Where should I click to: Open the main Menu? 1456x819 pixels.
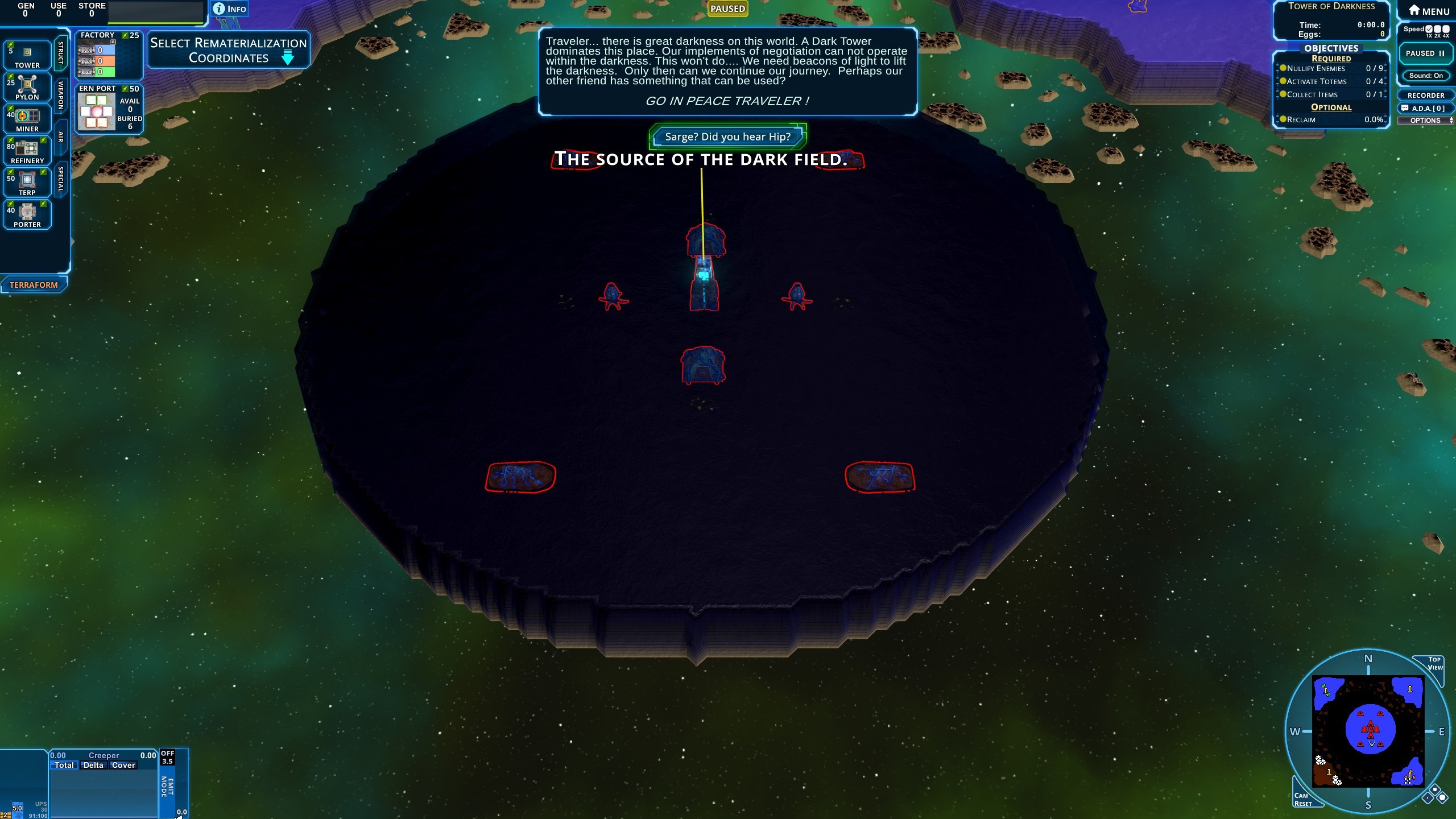[x=1428, y=11]
